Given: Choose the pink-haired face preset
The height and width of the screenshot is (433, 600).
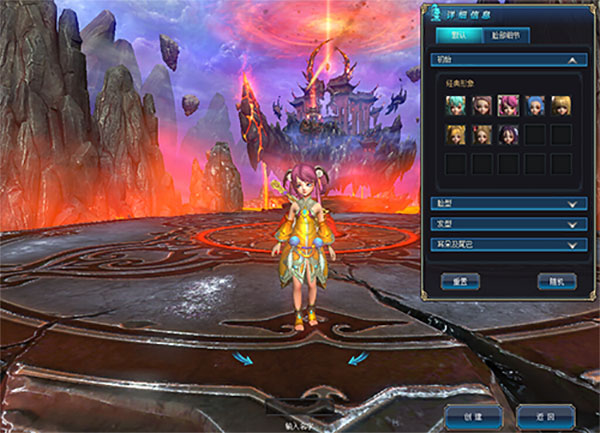Looking at the screenshot, I should [508, 106].
